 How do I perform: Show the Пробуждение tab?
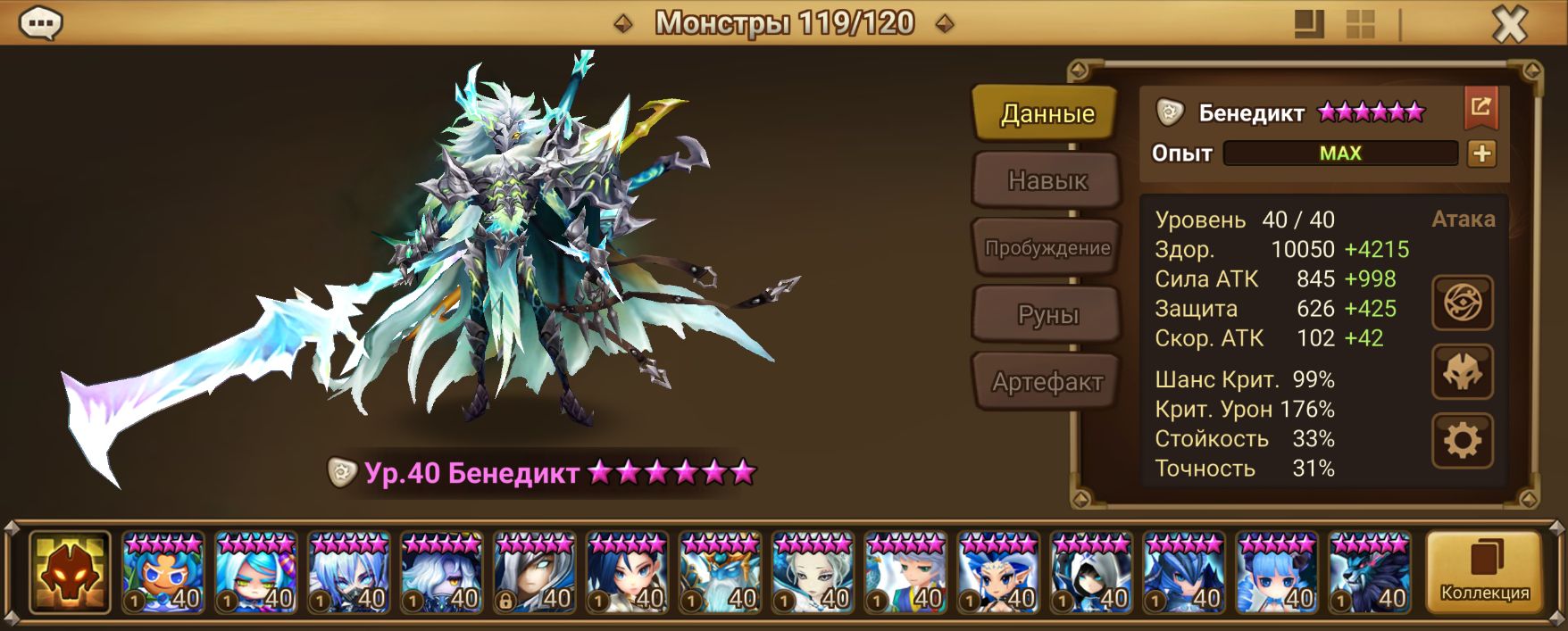coord(1047,247)
